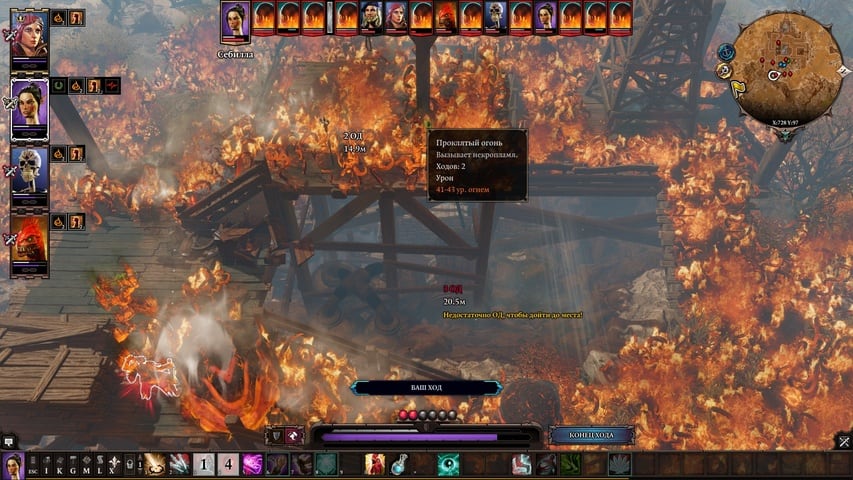Click Sebille's portrait in turn order bar

235,18
